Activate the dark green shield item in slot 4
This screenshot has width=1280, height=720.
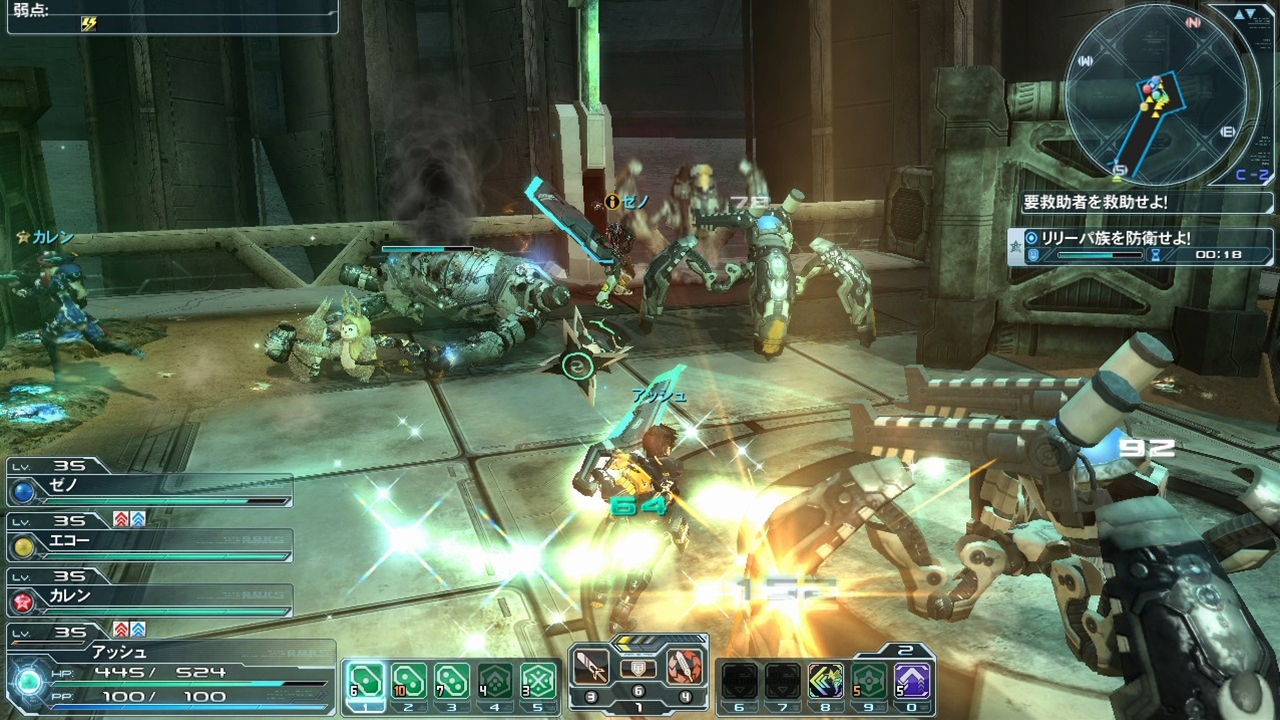(495, 681)
